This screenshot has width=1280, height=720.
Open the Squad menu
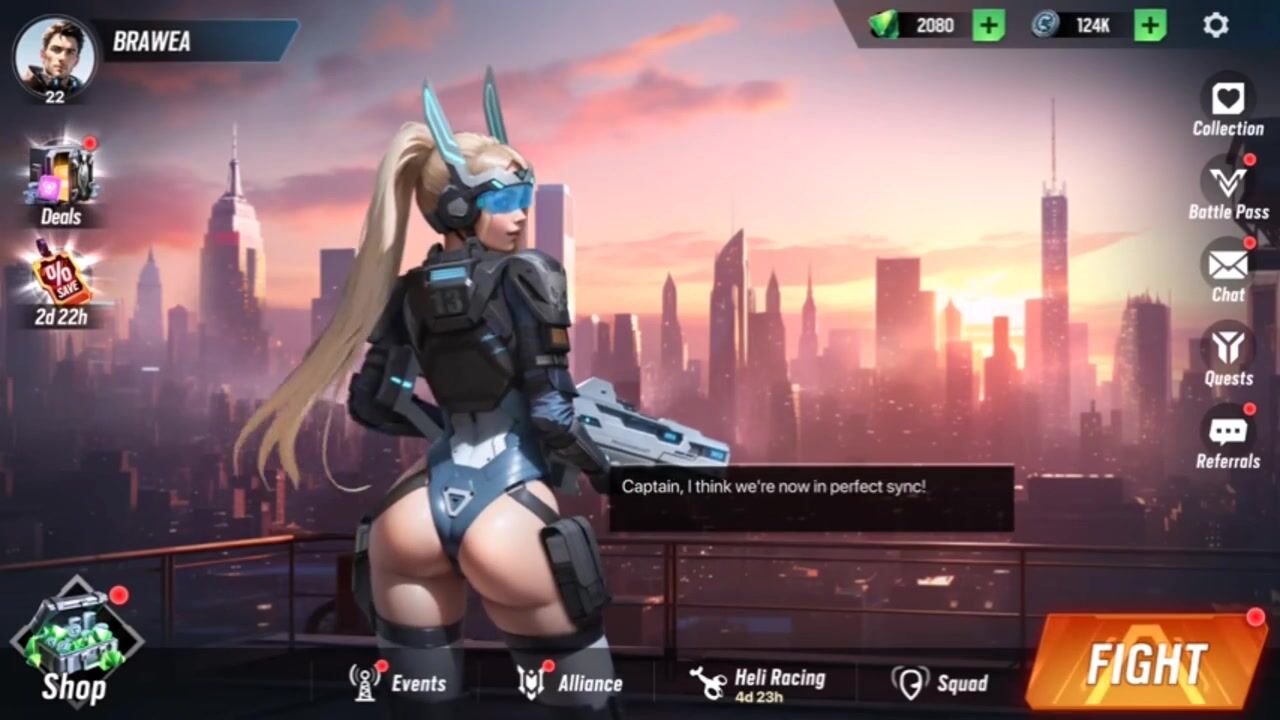tap(940, 683)
